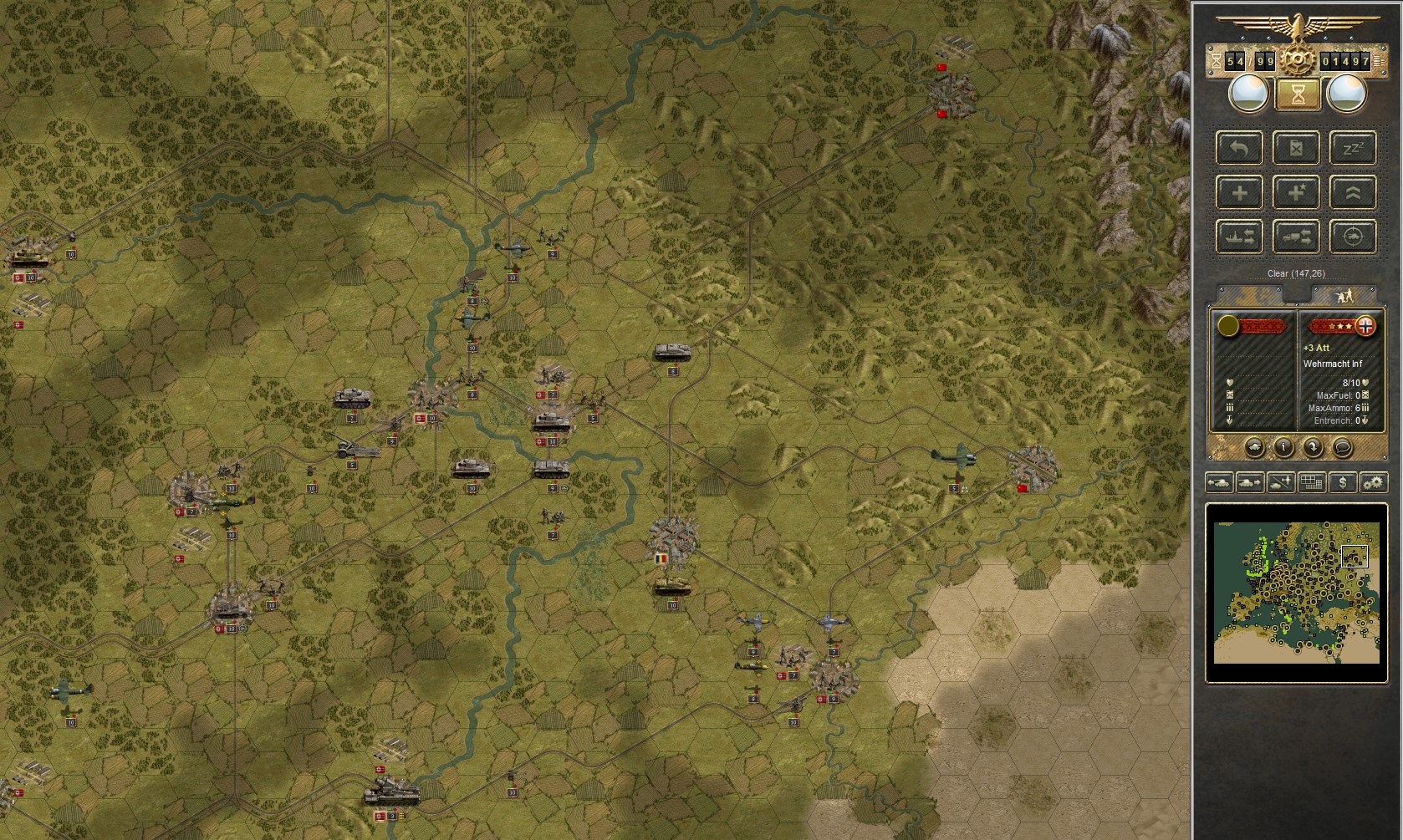Mount unit using truck transport icon
This screenshot has width=1403, height=840.
1295,237
